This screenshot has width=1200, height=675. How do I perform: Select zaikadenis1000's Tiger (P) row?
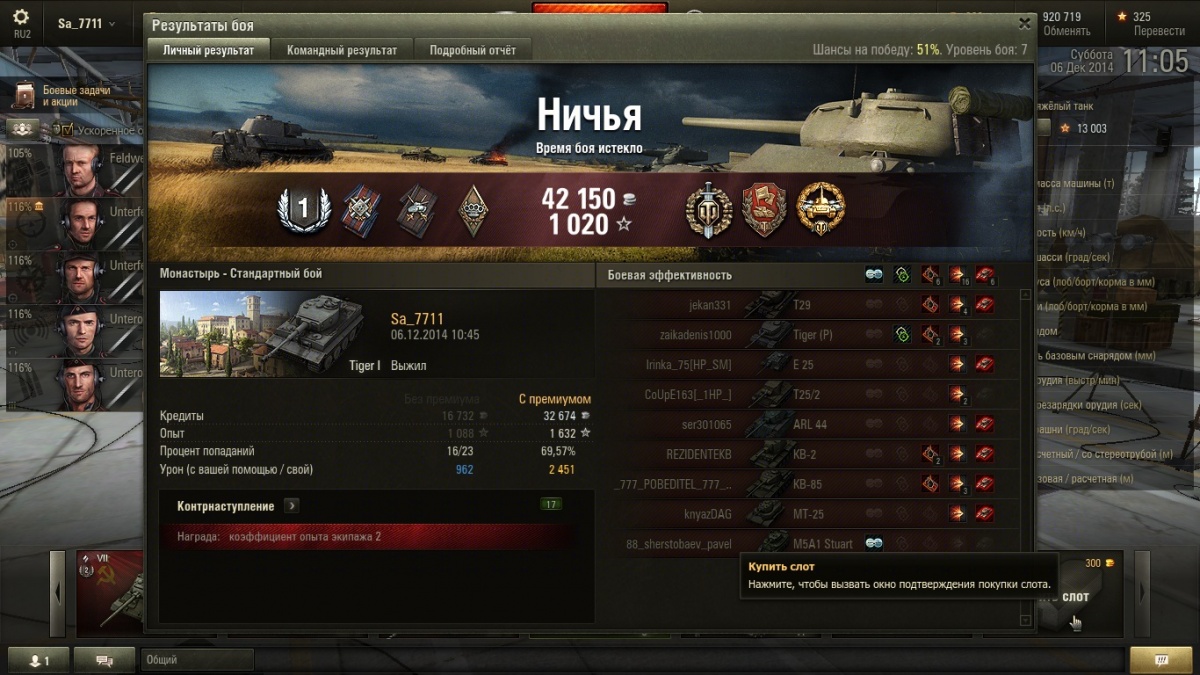point(810,335)
